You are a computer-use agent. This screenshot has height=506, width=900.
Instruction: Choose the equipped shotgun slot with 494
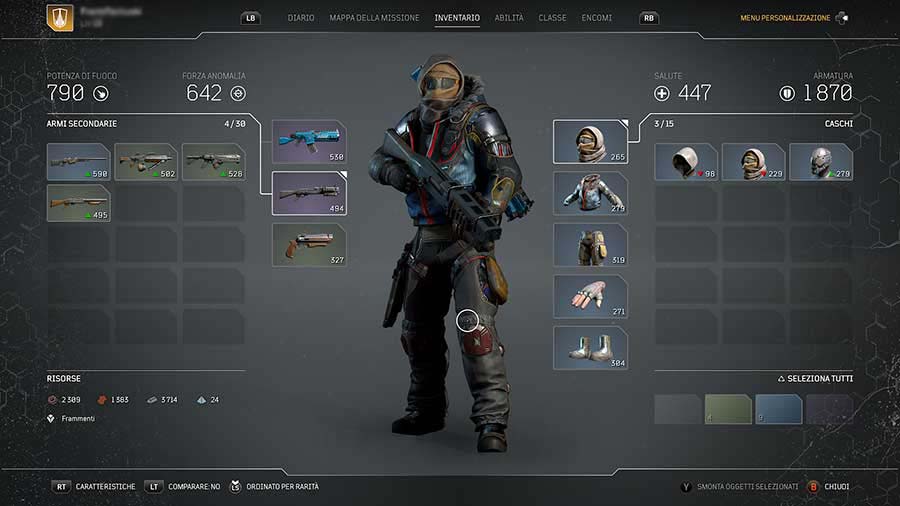(309, 193)
